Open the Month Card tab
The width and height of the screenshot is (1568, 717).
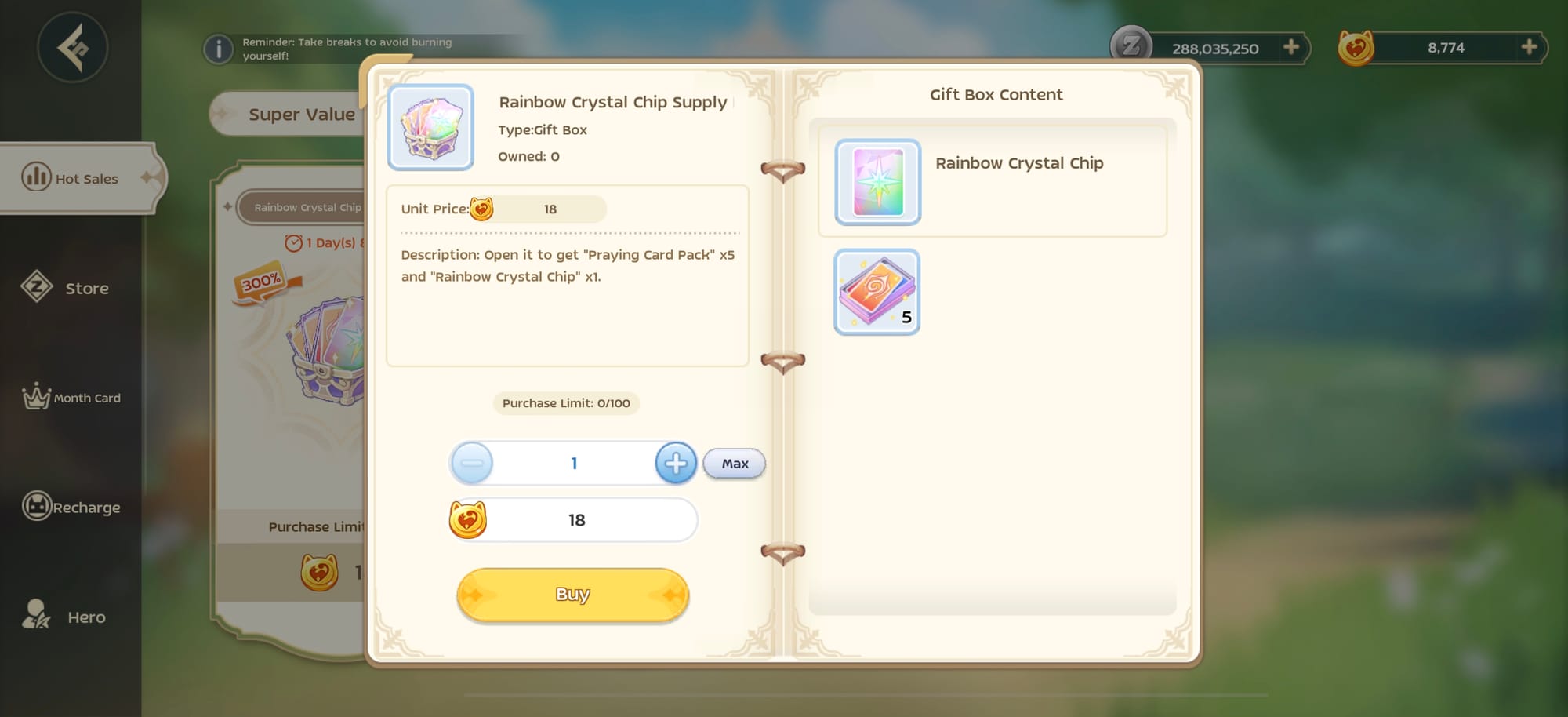point(71,398)
